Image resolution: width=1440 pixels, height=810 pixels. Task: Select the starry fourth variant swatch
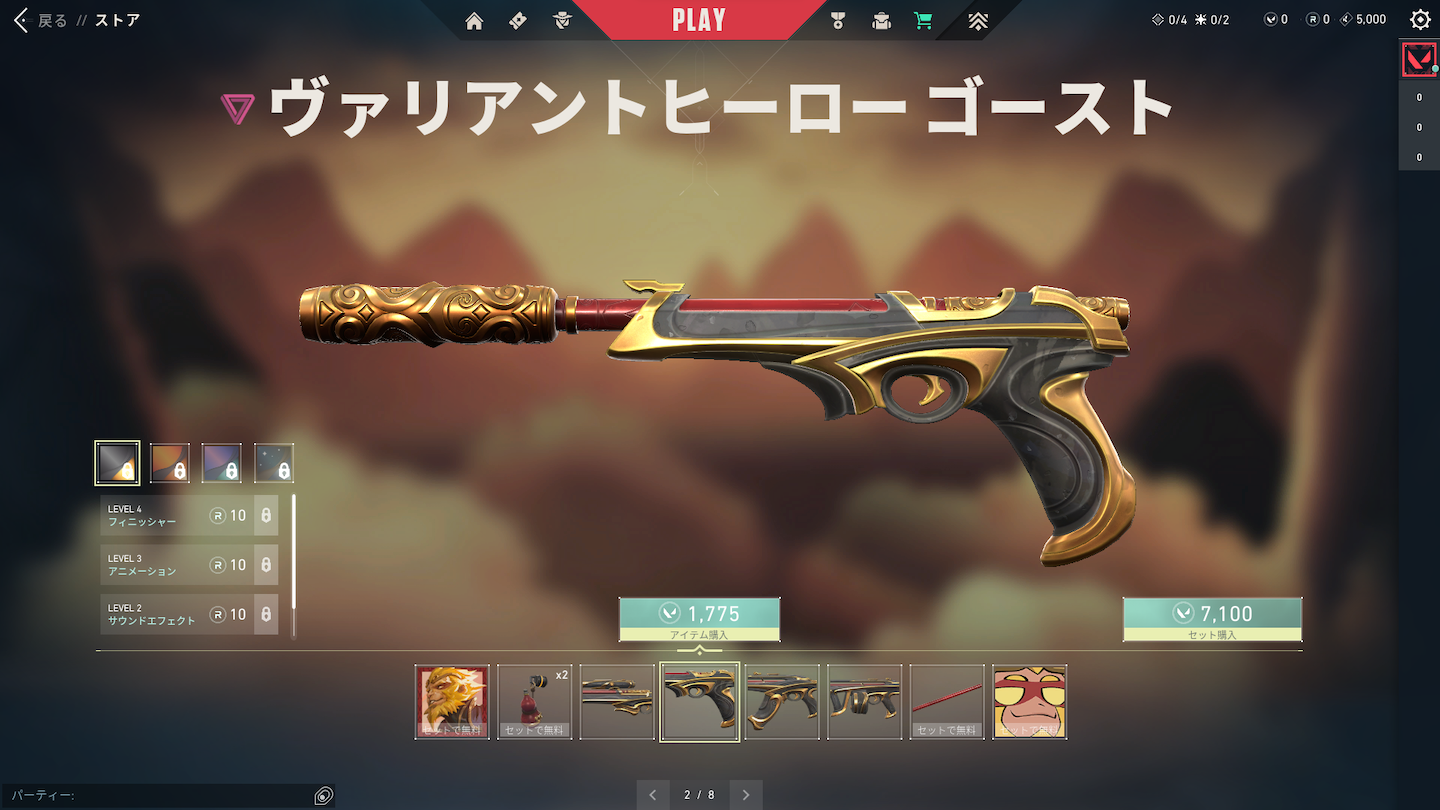tap(274, 462)
